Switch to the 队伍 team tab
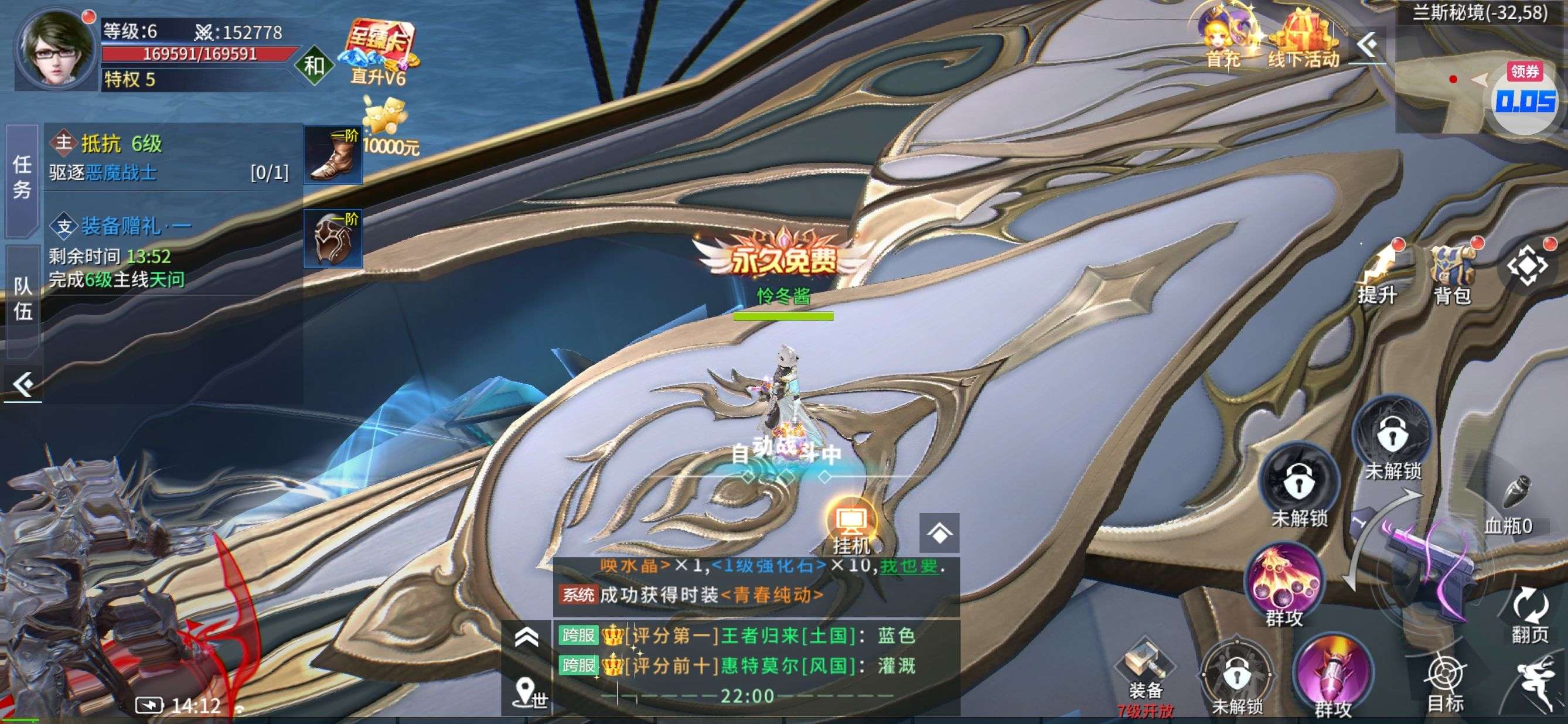Viewport: 1568px width, 724px height. tap(22, 299)
